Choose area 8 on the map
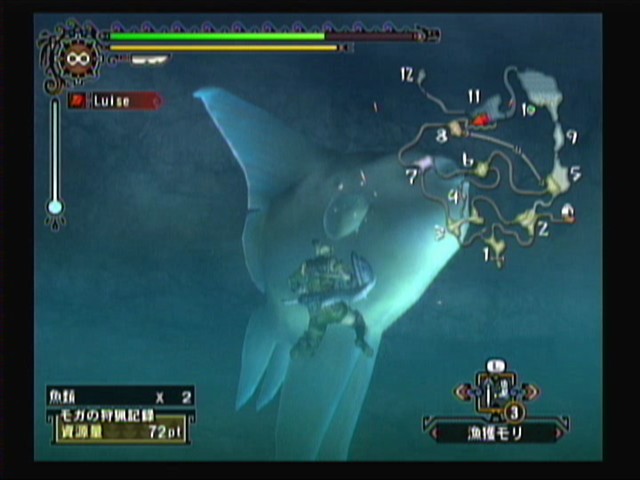Screen dimensions: 640x480 456,130
